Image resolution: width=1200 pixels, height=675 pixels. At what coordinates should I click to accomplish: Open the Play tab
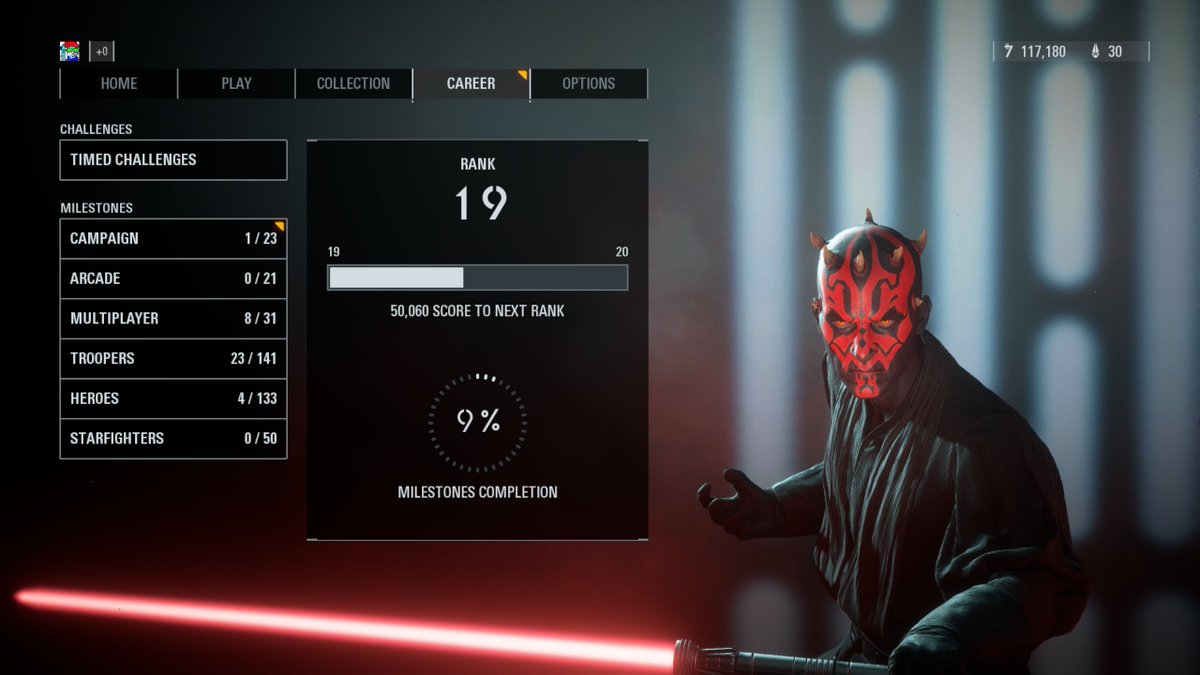236,84
